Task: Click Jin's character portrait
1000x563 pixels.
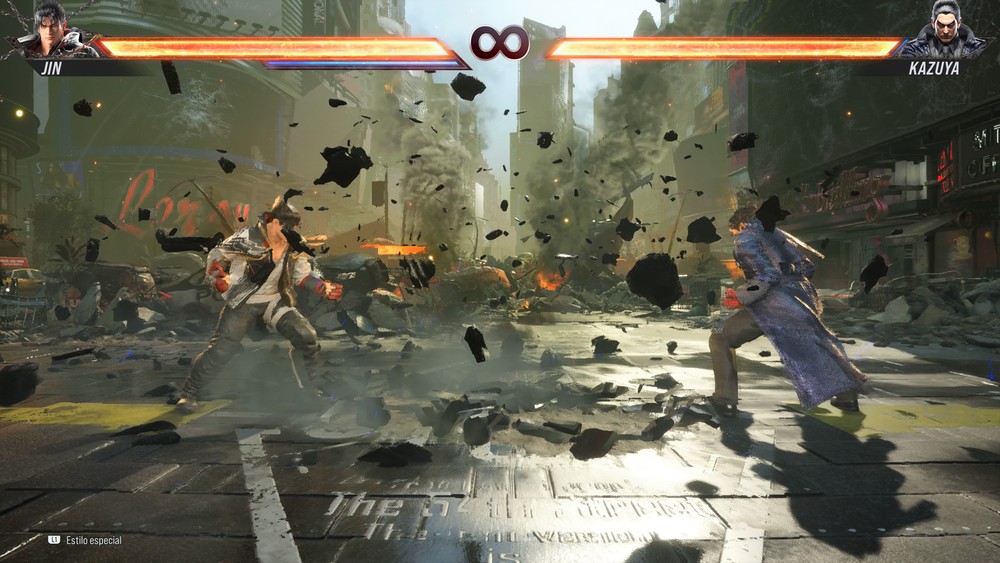Action: tap(49, 33)
